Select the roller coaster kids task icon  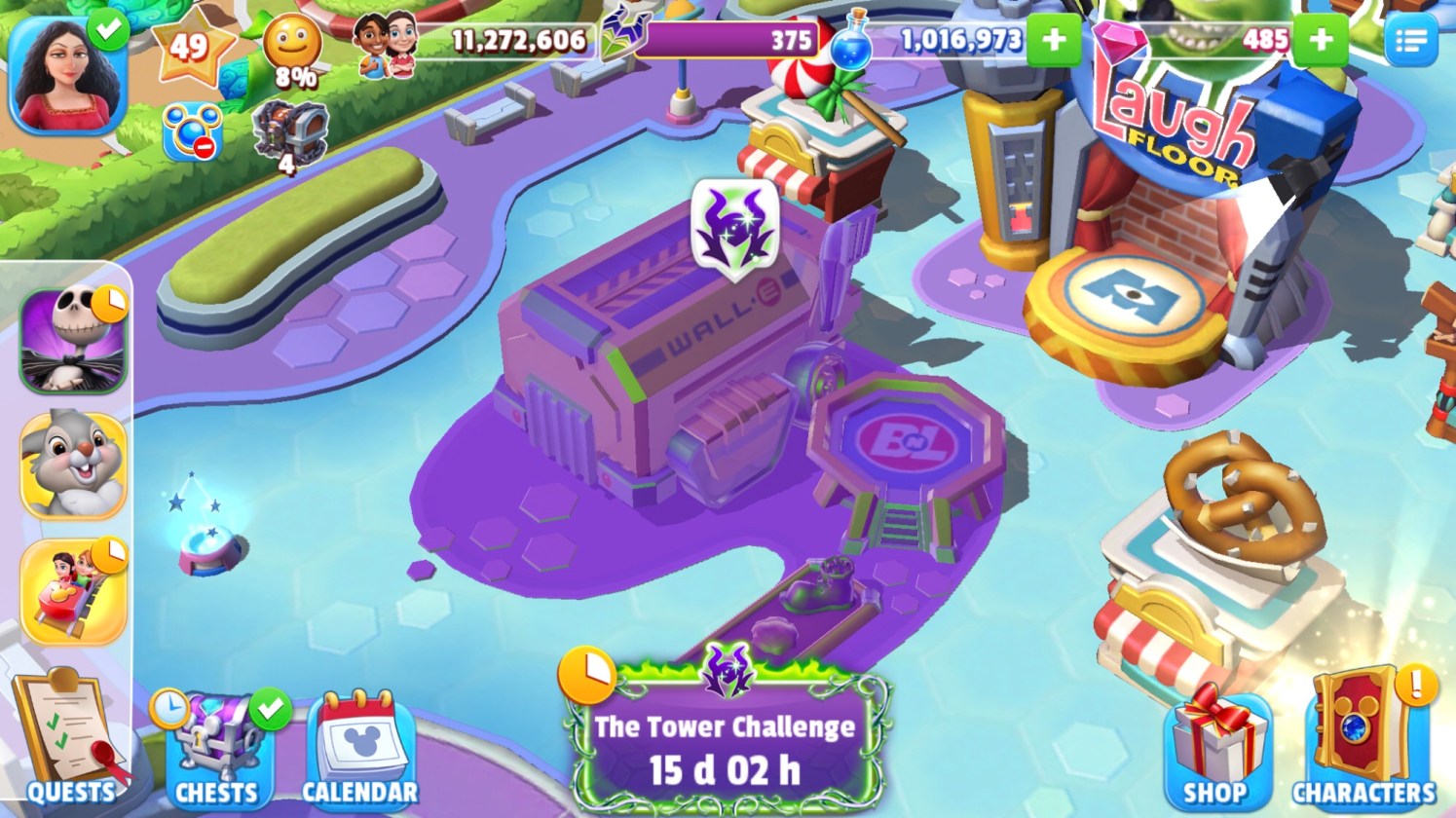pos(73,590)
